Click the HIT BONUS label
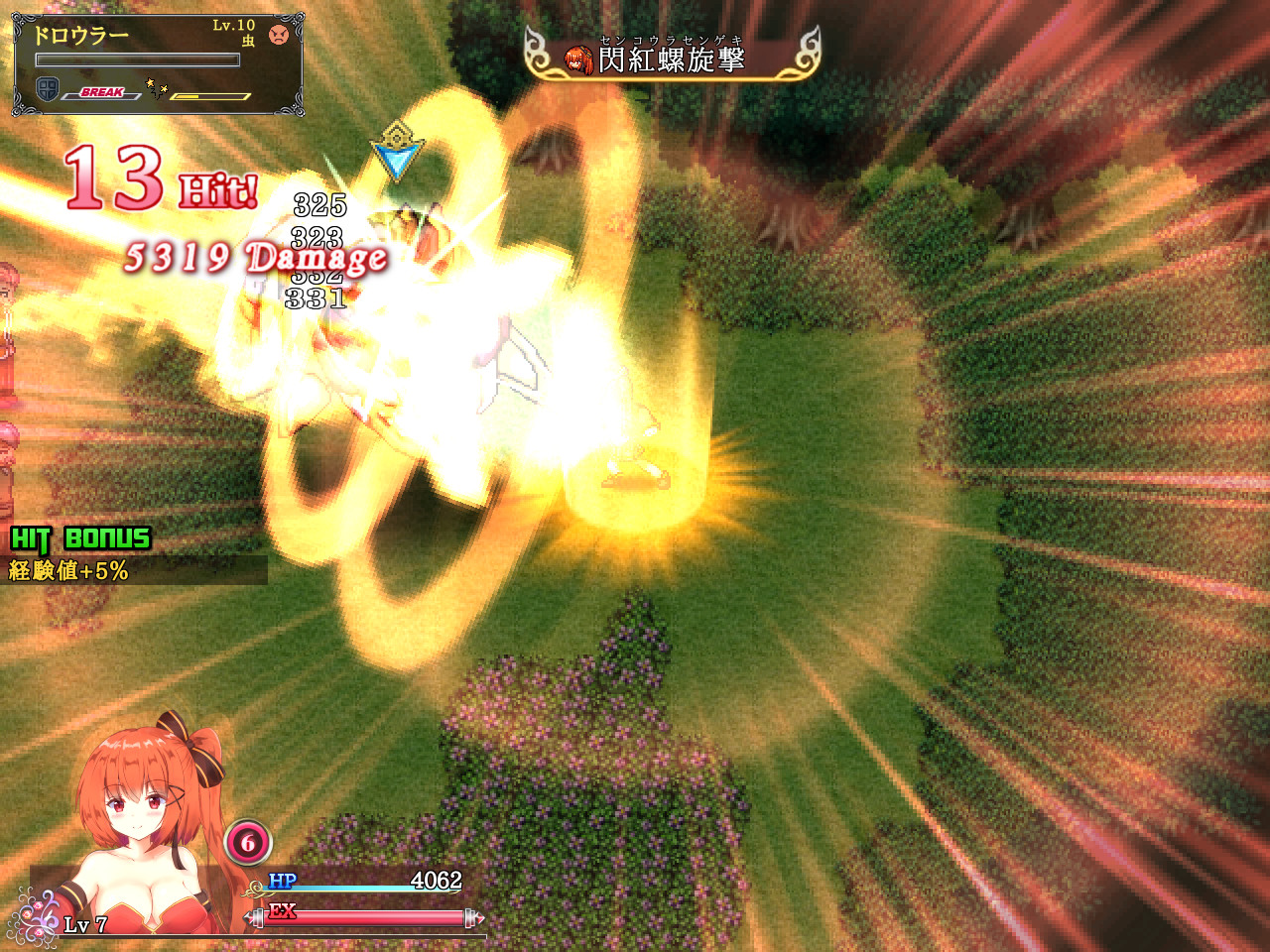 click(x=79, y=540)
